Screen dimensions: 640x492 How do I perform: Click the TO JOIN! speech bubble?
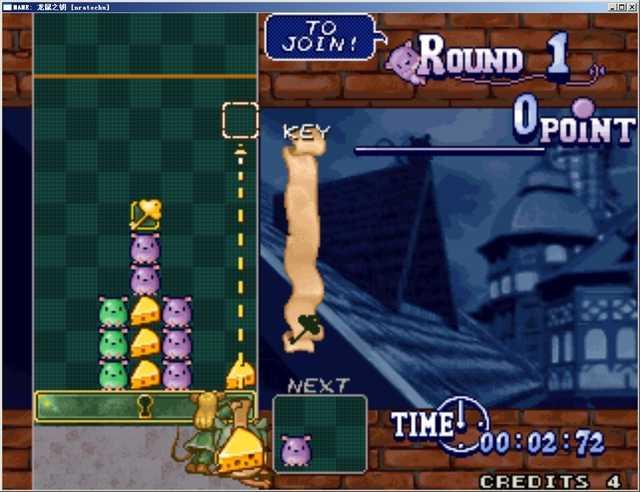coord(321,37)
